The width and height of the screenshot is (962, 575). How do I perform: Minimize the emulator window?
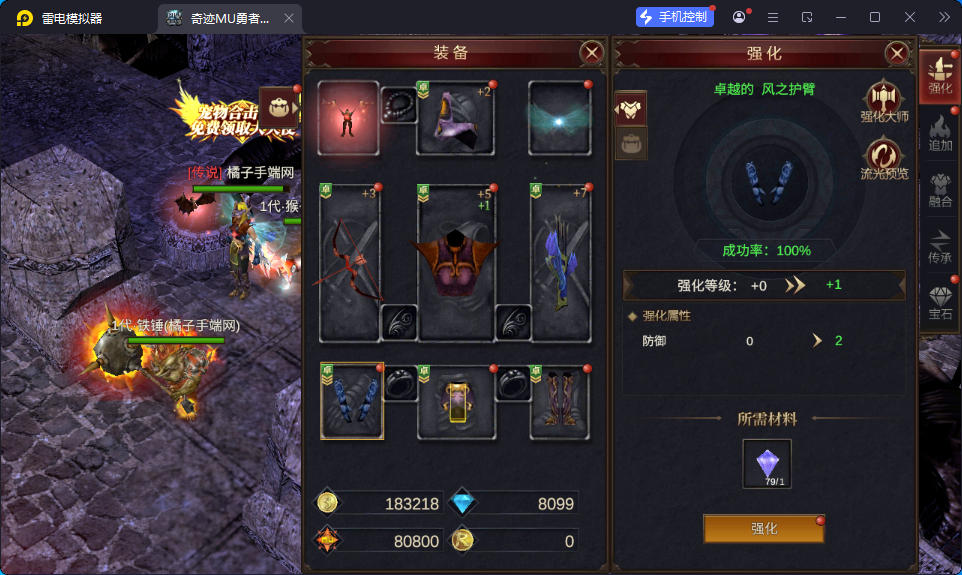(840, 17)
